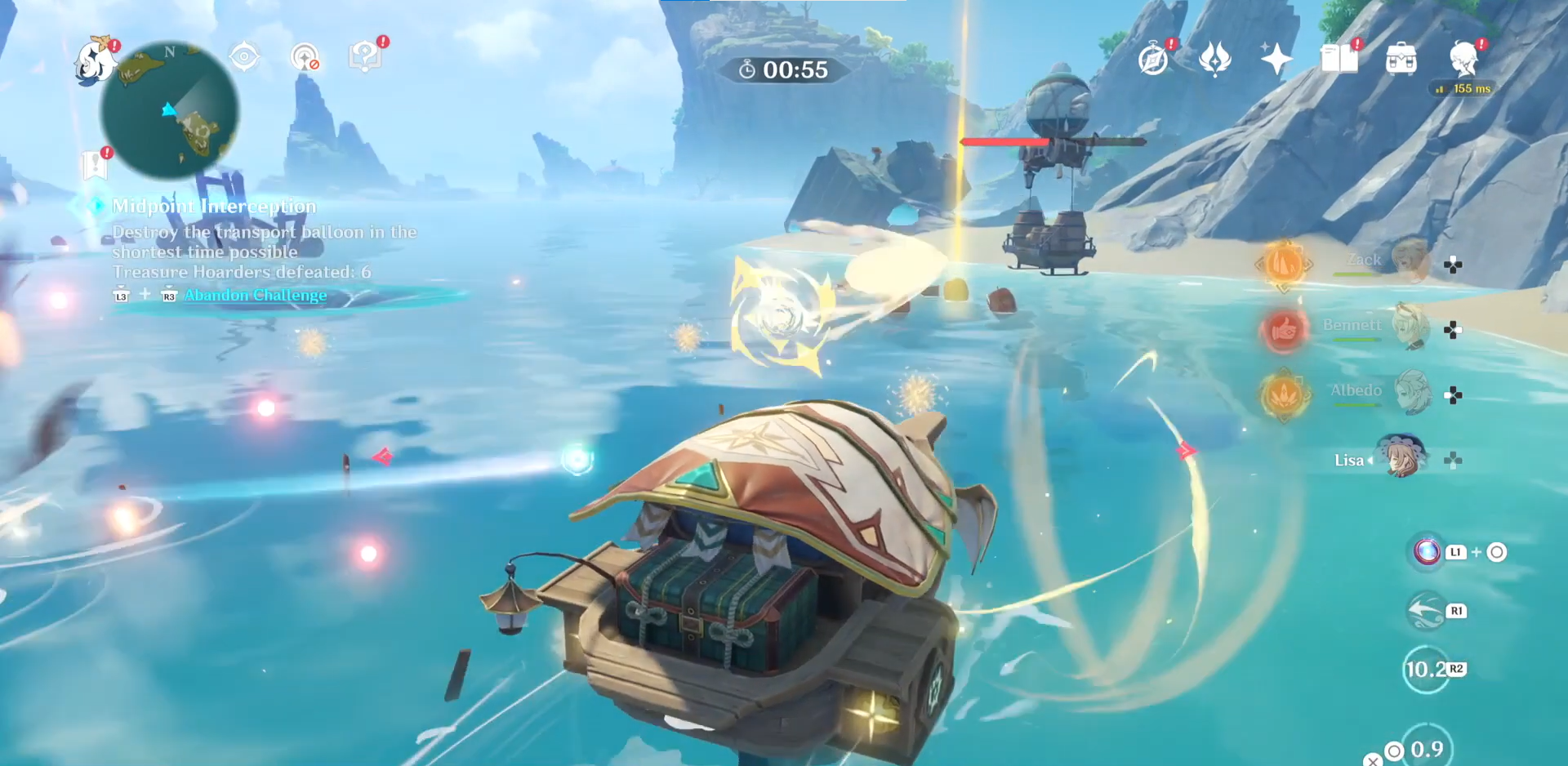
Task: Open the inventory backpack icon
Action: pyautogui.click(x=1401, y=60)
